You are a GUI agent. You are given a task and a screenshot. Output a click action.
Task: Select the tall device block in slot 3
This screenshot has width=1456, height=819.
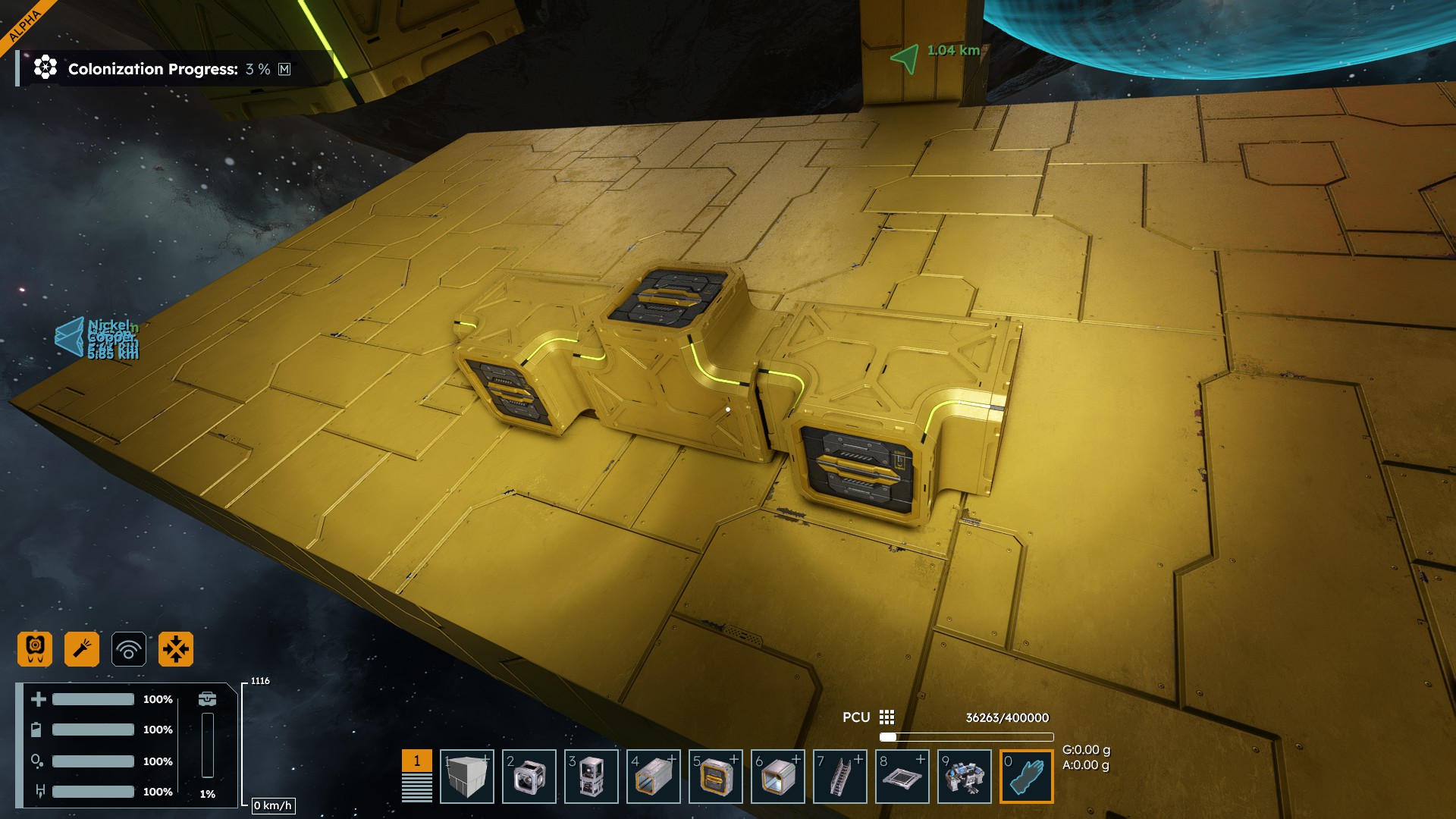click(x=591, y=777)
